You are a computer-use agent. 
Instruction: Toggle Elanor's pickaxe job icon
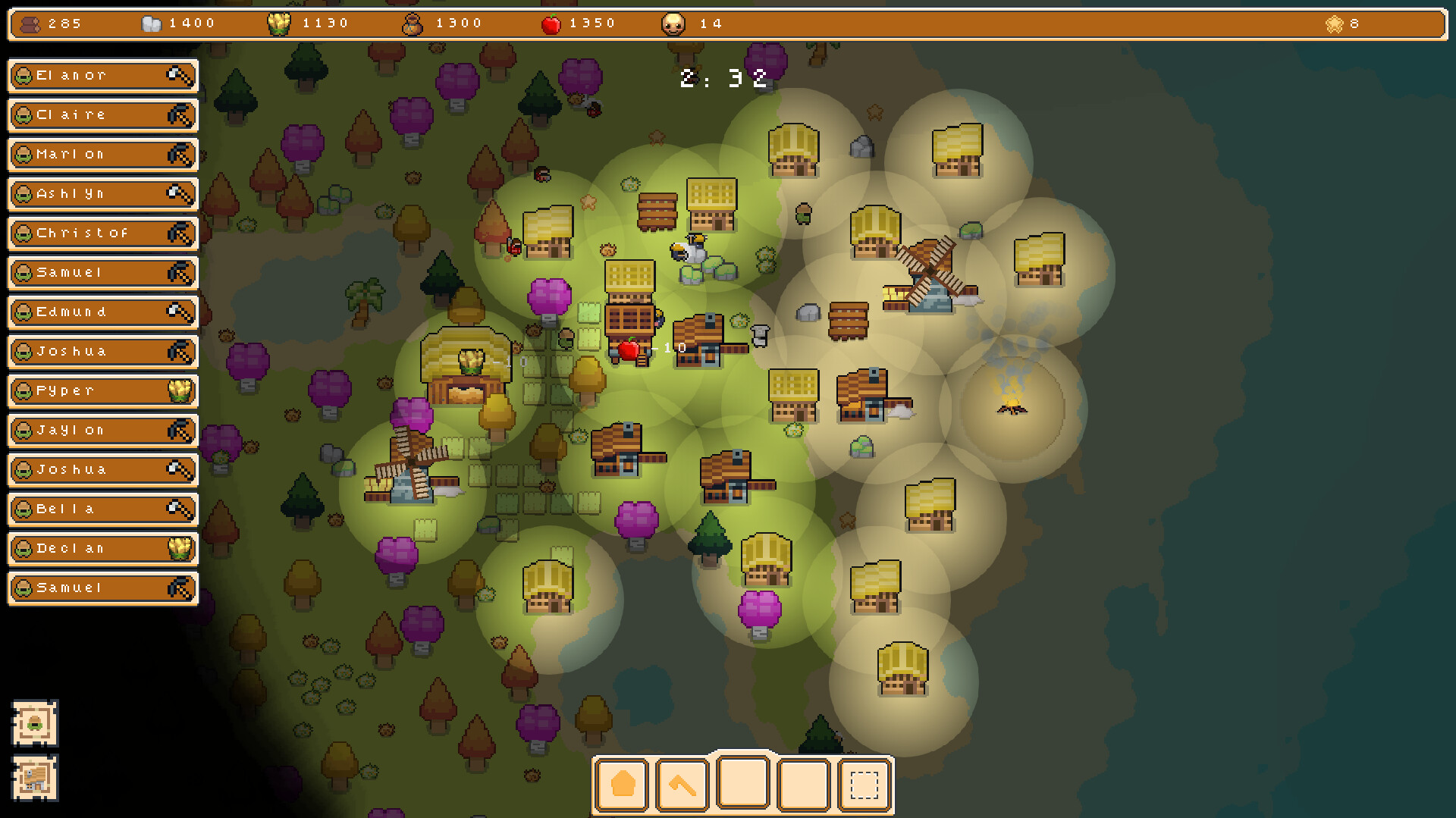pos(179,75)
